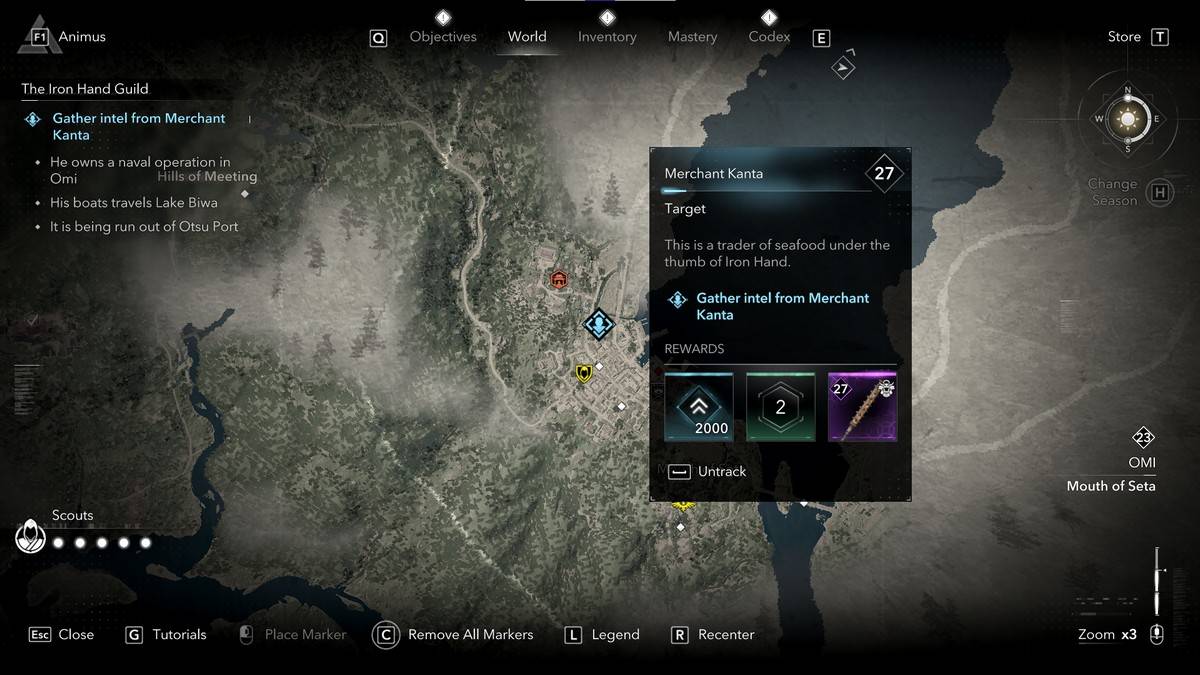Inspect the level 27 weapon reward
The height and width of the screenshot is (675, 1200).
(862, 407)
